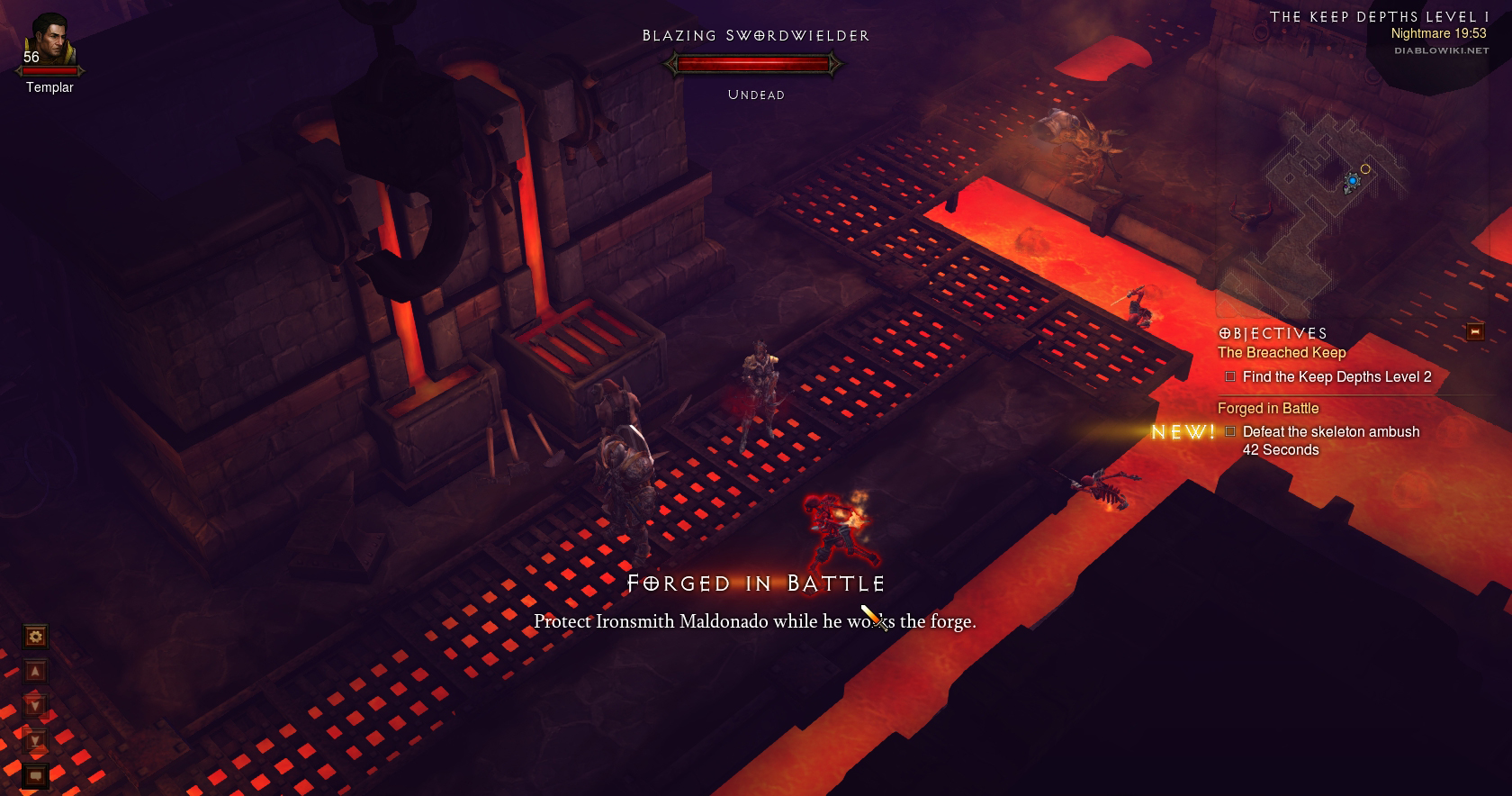Collapse the objectives tracker panel
The width and height of the screenshot is (1512, 796).
point(1474,332)
